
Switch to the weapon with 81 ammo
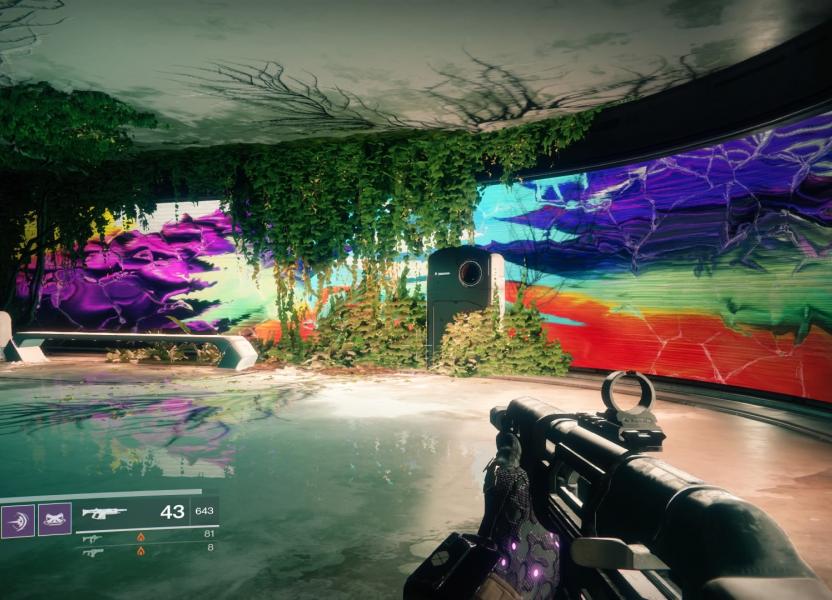(92, 537)
